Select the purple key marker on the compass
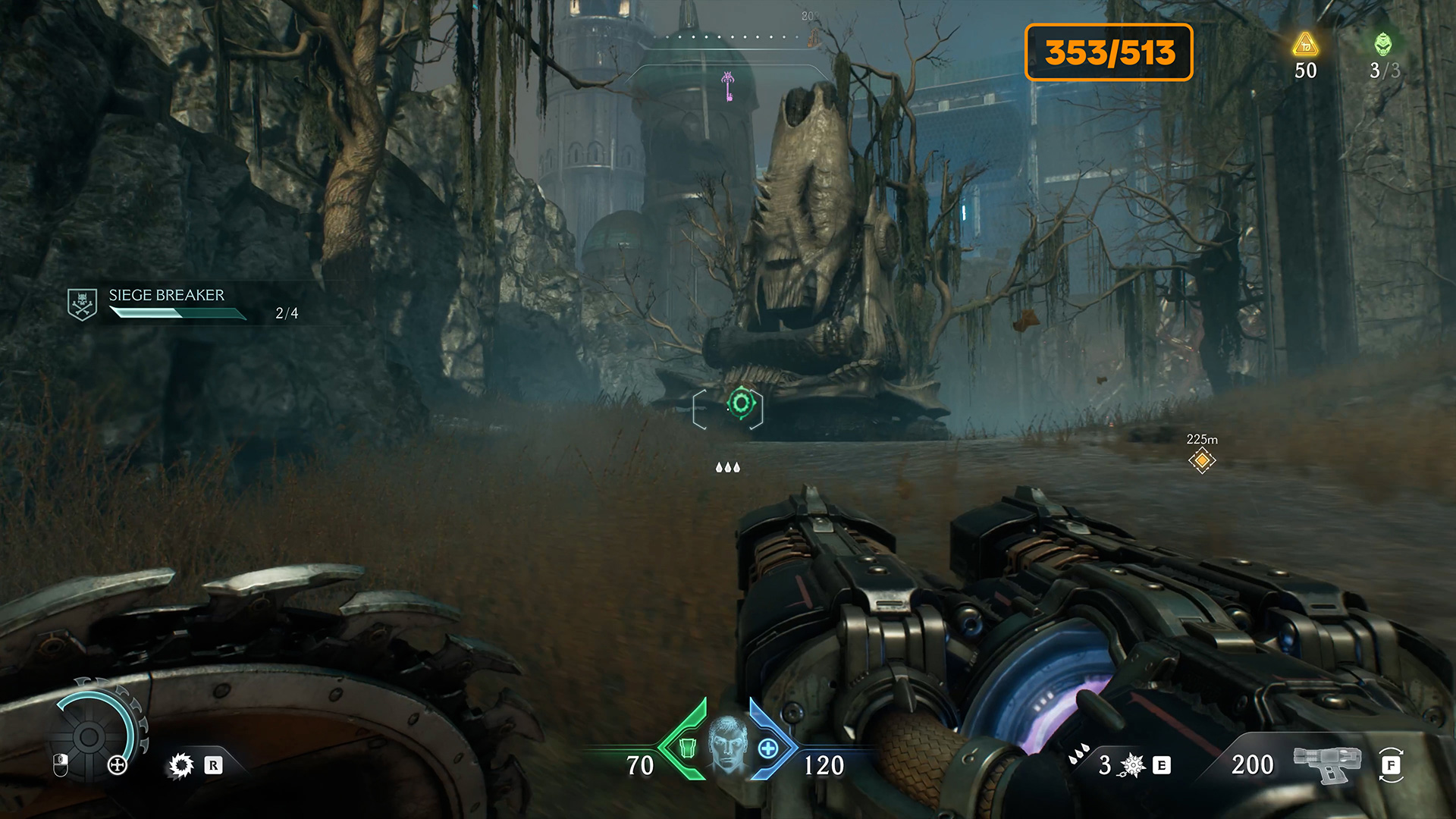The image size is (1456, 819). pyautogui.click(x=728, y=85)
